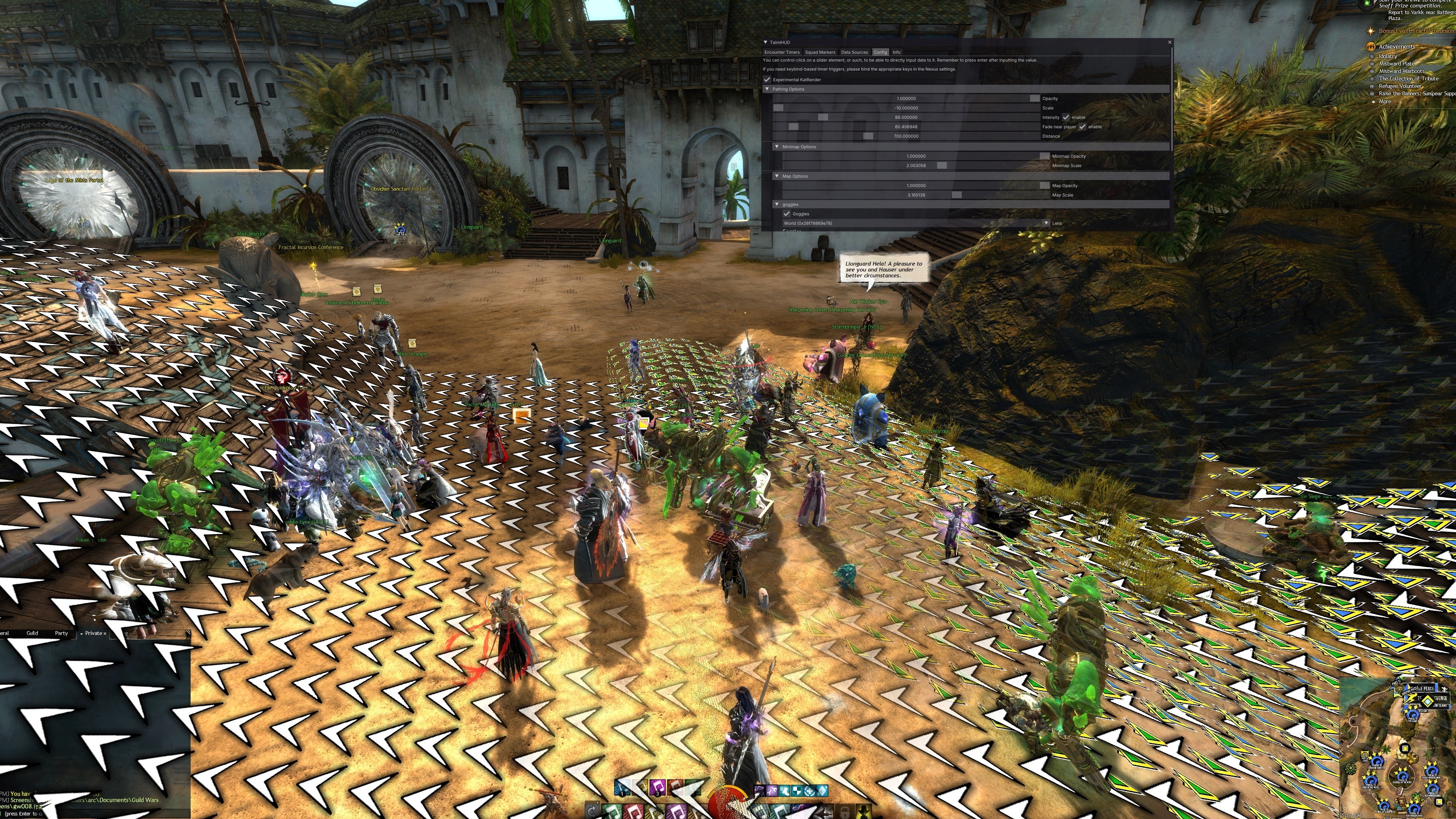This screenshot has height=819, width=1456.
Task: Toggle the Experimental KatRender checkbox
Action: click(767, 80)
